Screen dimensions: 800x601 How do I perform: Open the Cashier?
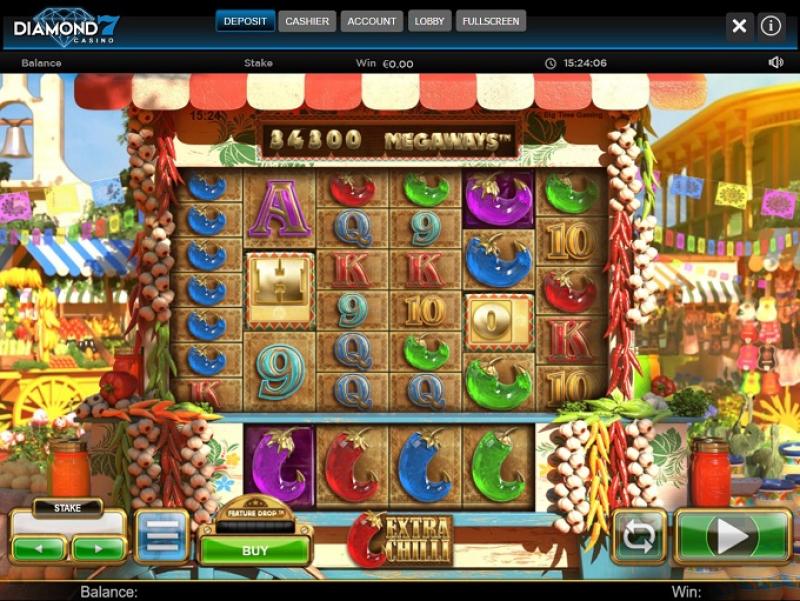click(x=307, y=21)
